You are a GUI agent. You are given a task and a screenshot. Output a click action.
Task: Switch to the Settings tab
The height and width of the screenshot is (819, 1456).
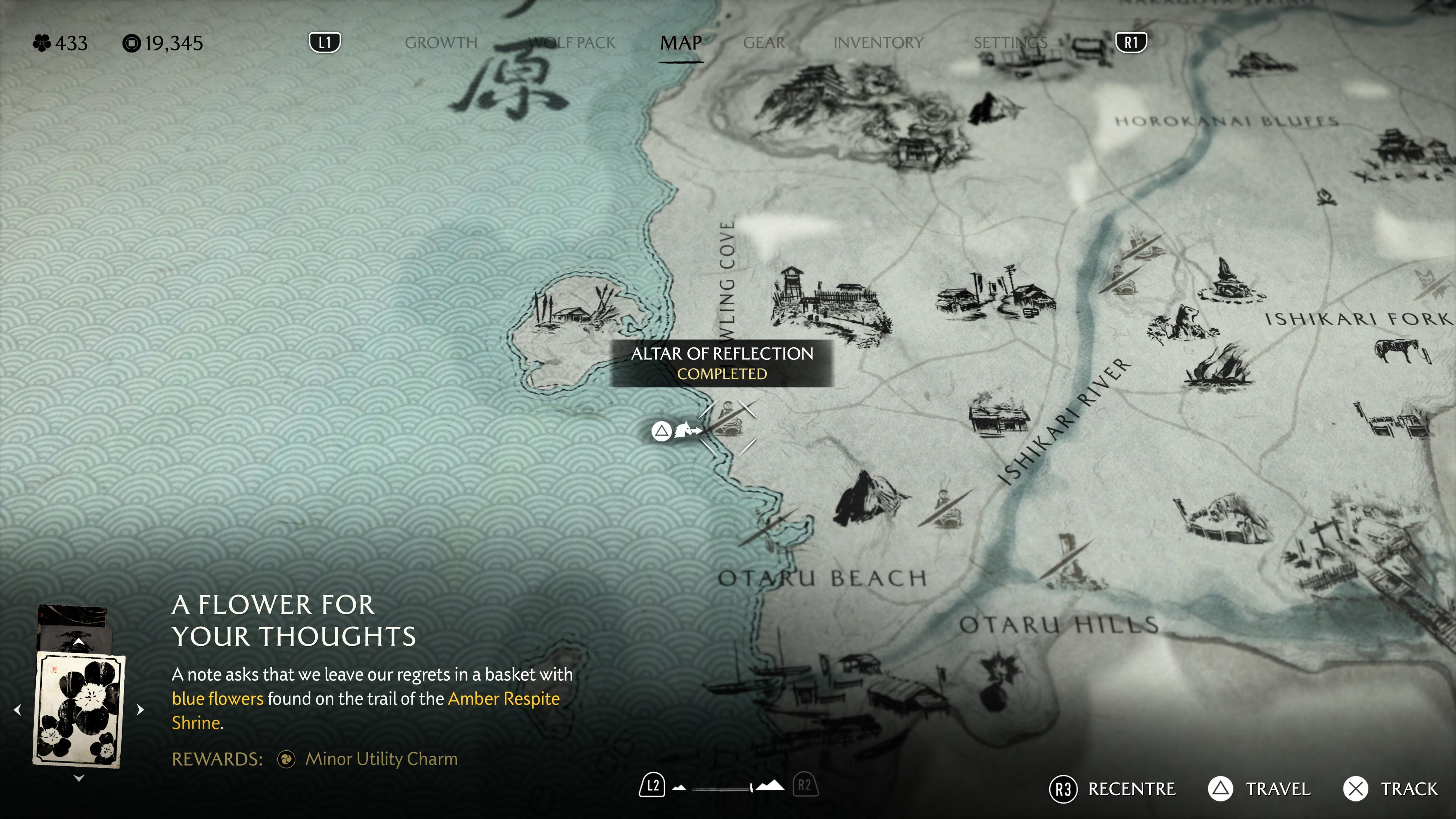[x=1010, y=43]
